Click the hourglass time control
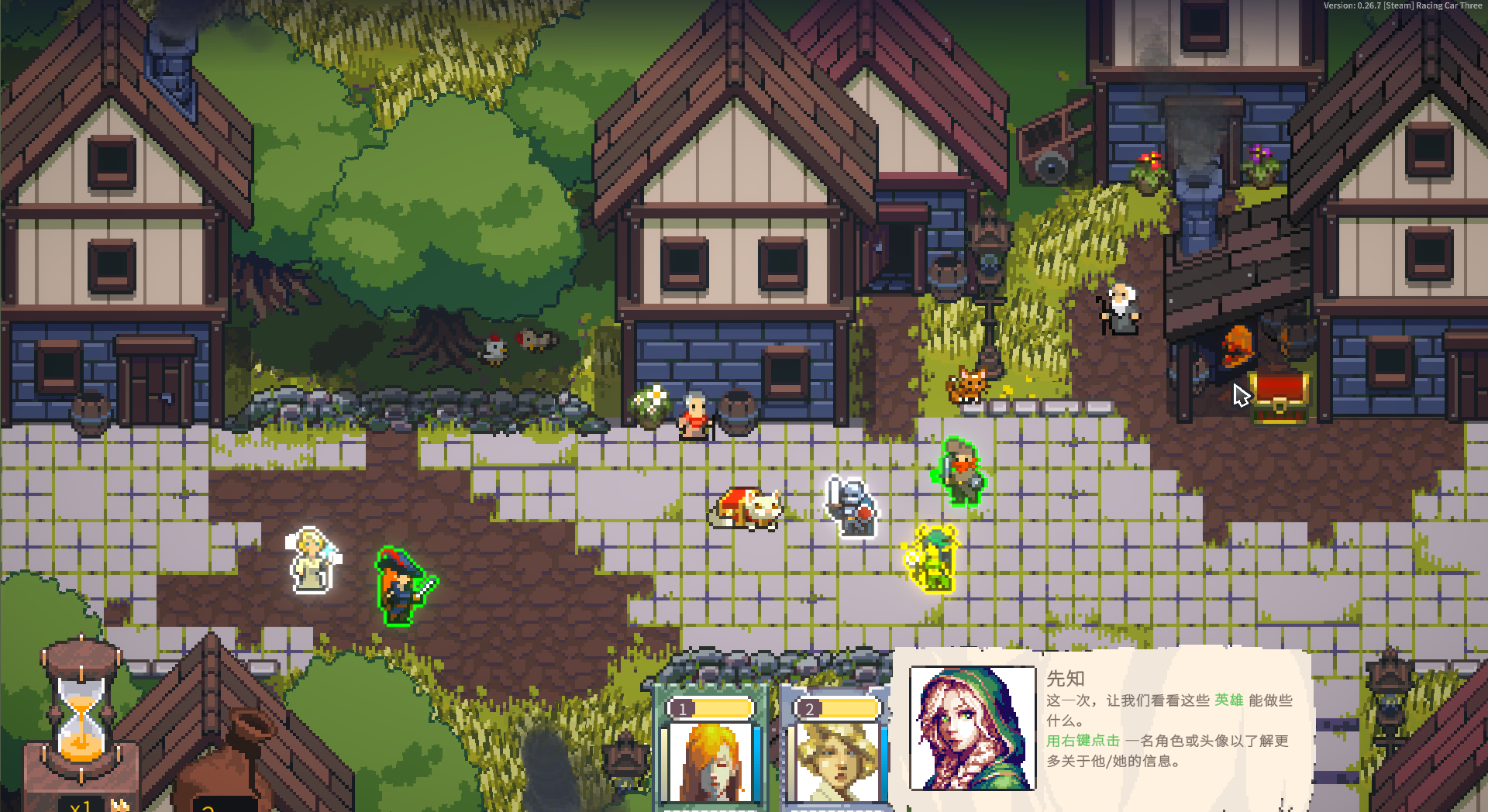 coord(81,709)
